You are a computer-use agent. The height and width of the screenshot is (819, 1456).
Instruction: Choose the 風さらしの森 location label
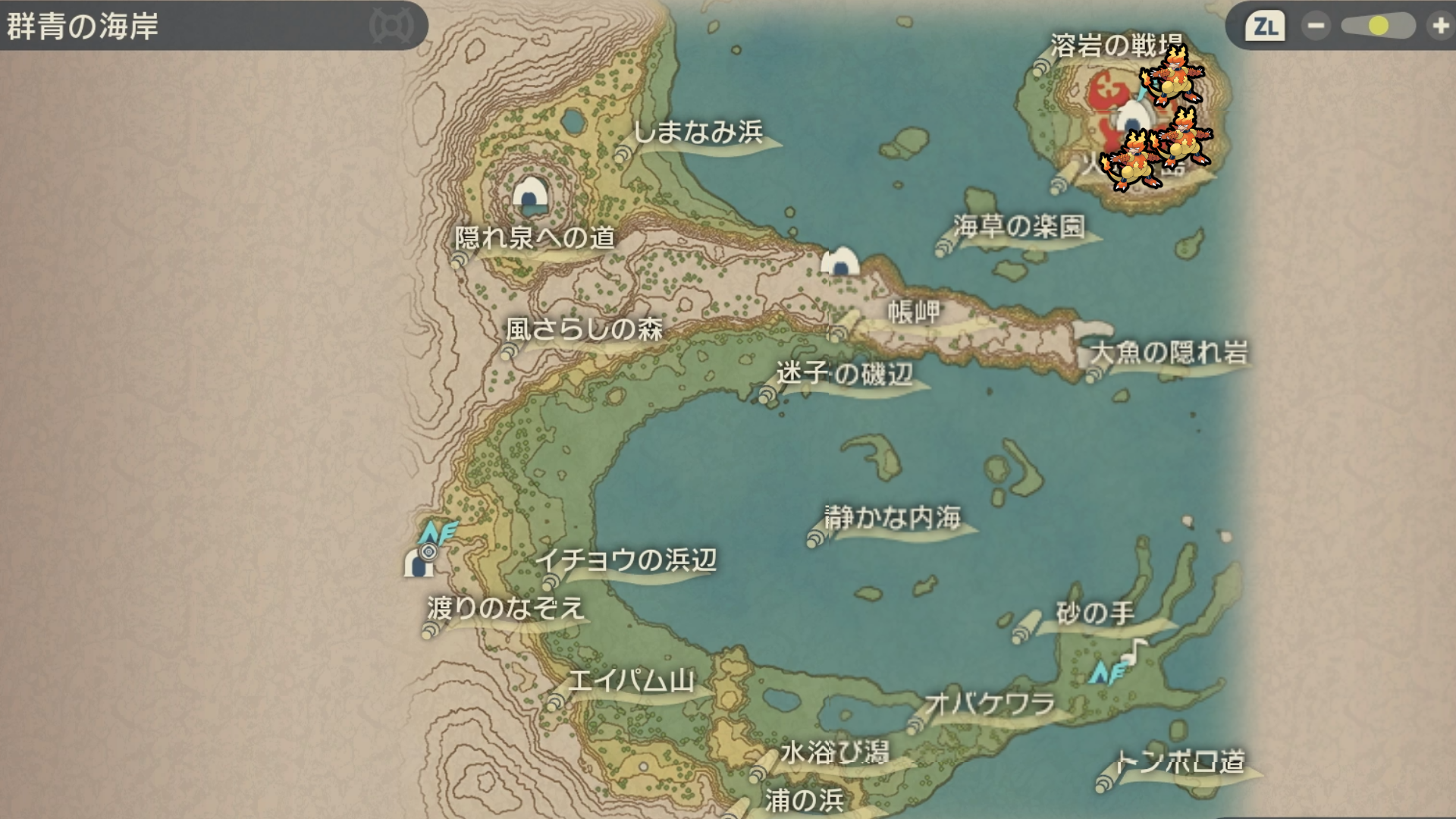585,329
